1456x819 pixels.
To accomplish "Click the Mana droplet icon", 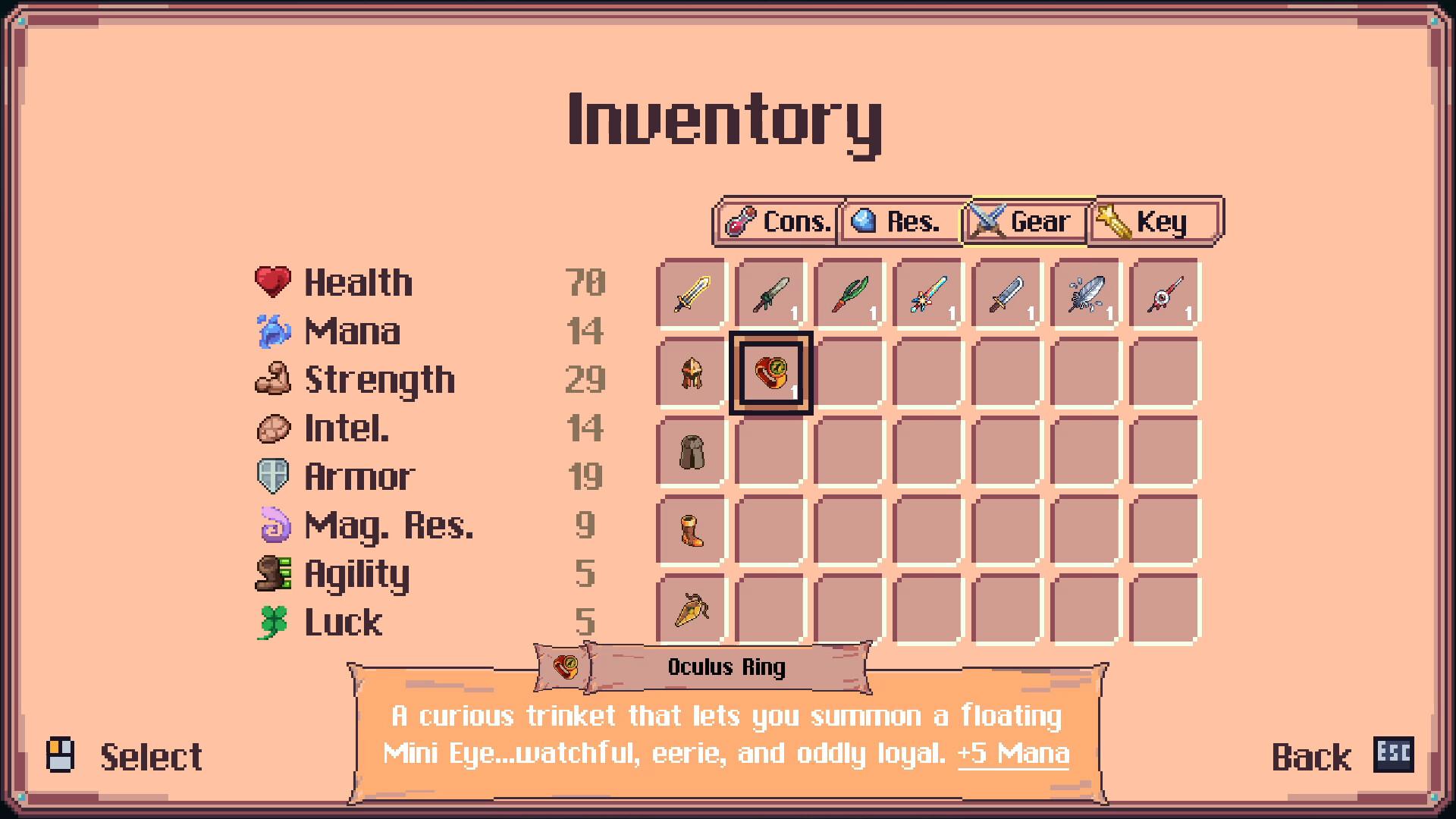I will click(x=275, y=331).
